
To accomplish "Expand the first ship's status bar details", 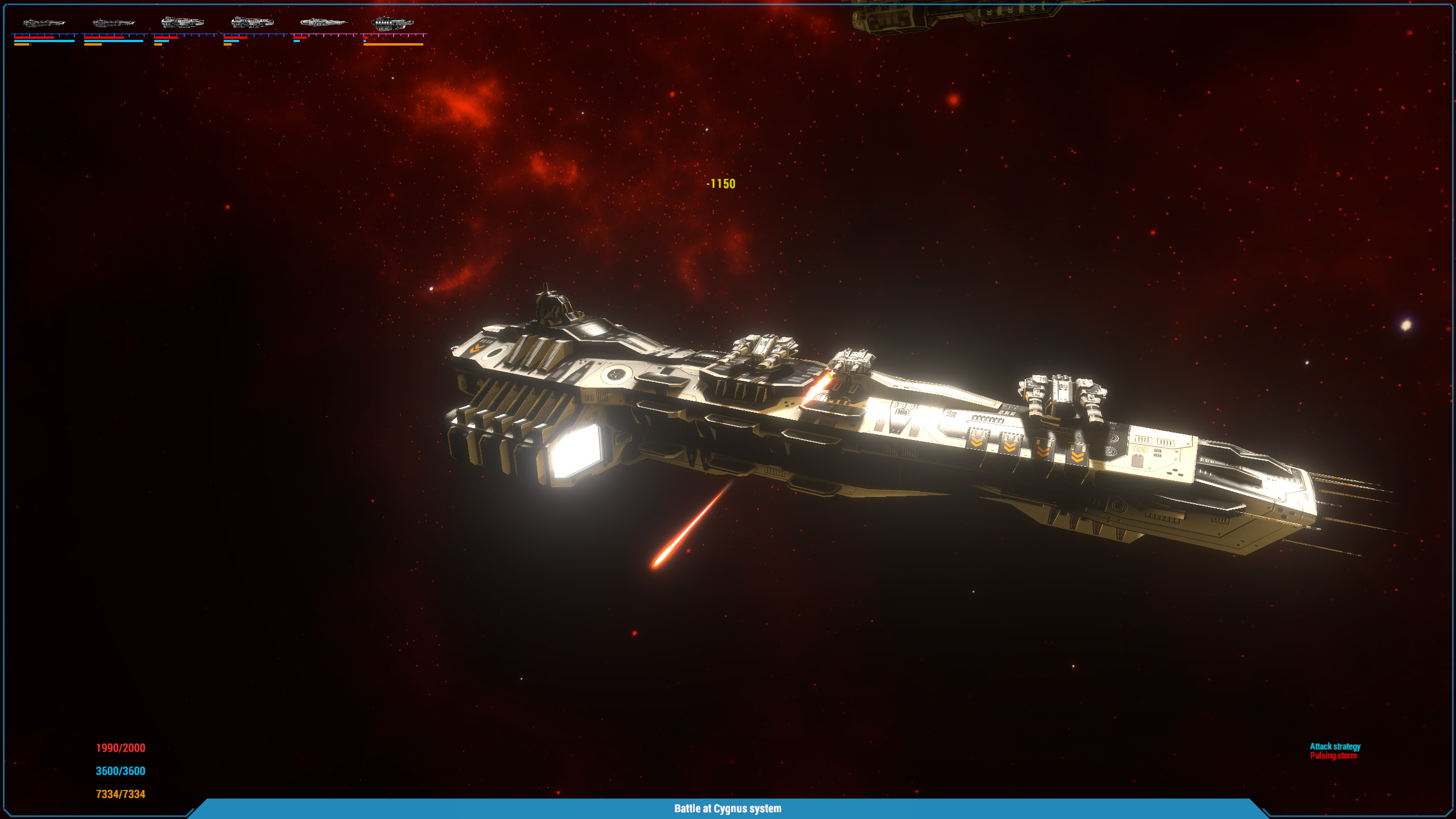I will [43, 39].
